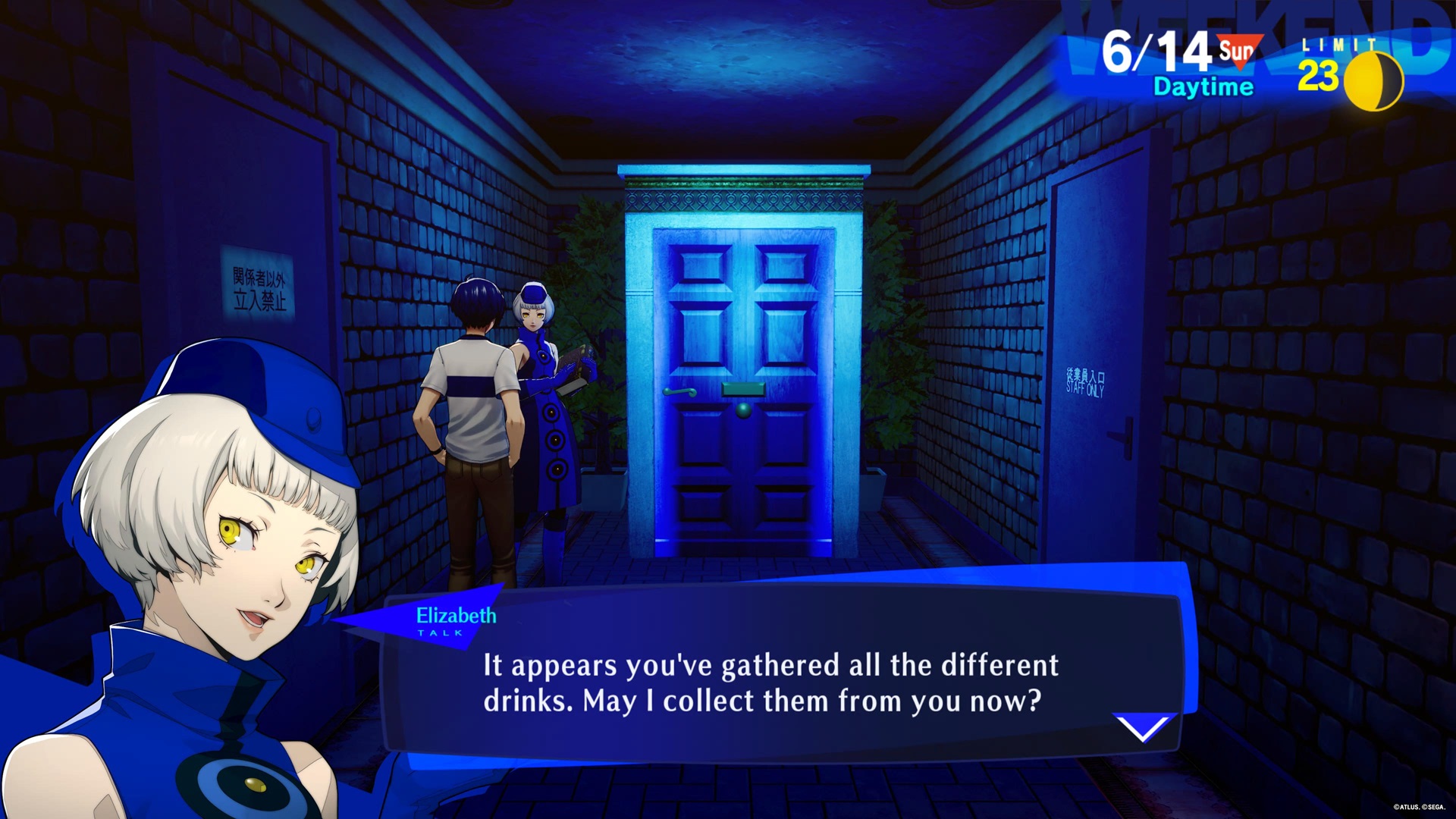The image size is (1456, 819).
Task: Click the green mail slot on the door
Action: [743, 388]
